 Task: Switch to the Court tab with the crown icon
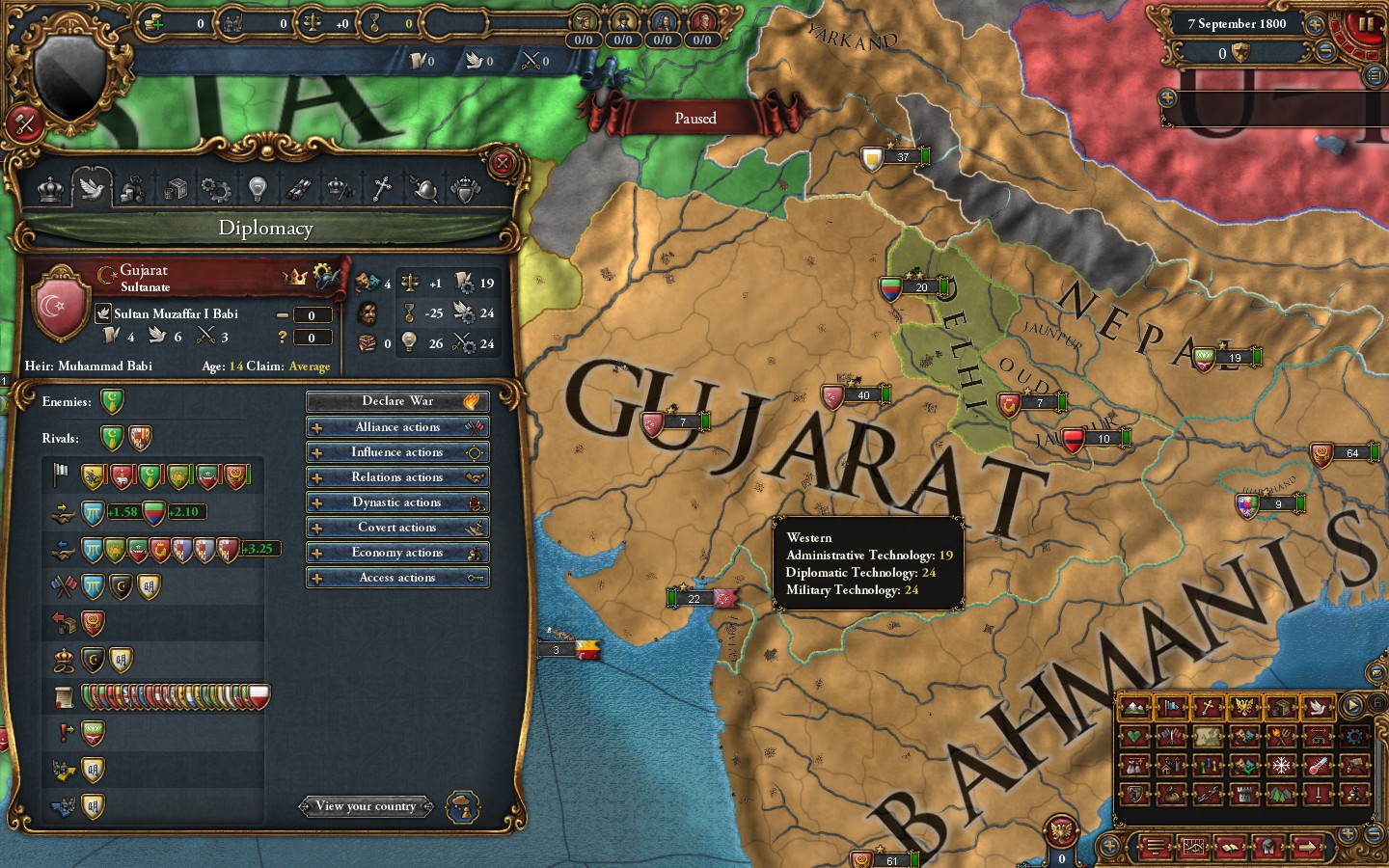[50, 190]
